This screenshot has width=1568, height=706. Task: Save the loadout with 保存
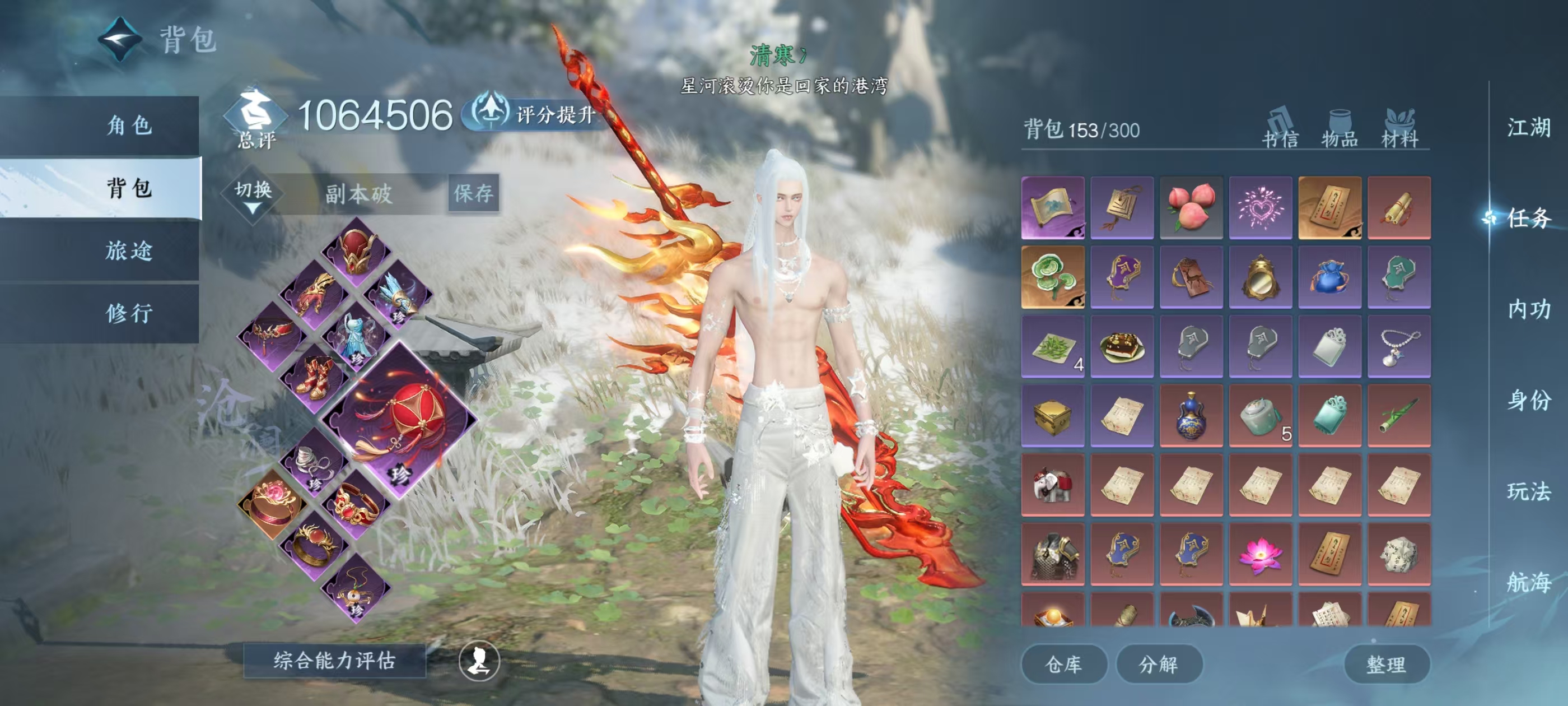[x=474, y=194]
